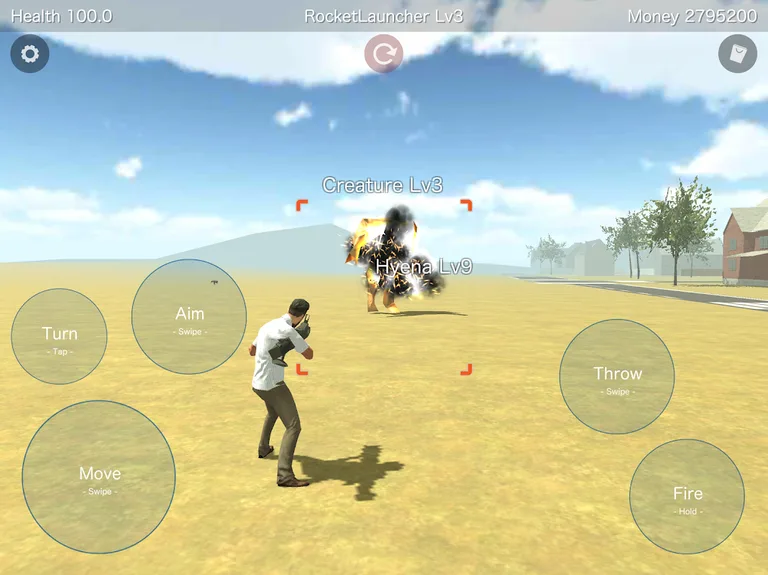
Task: Tap the Move control circle
Action: (99, 477)
